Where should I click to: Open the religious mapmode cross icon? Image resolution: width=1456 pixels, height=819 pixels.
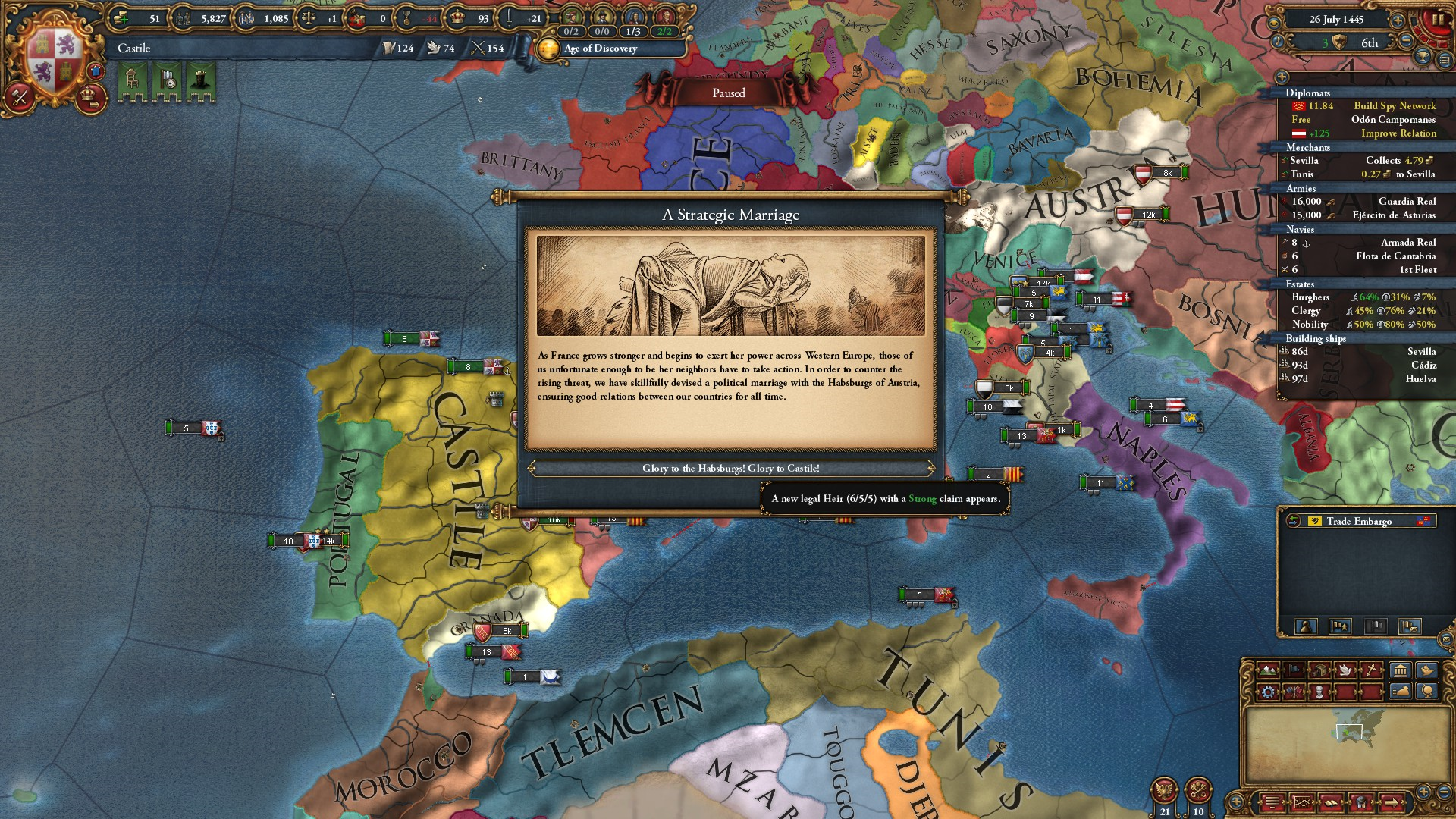(x=1371, y=670)
